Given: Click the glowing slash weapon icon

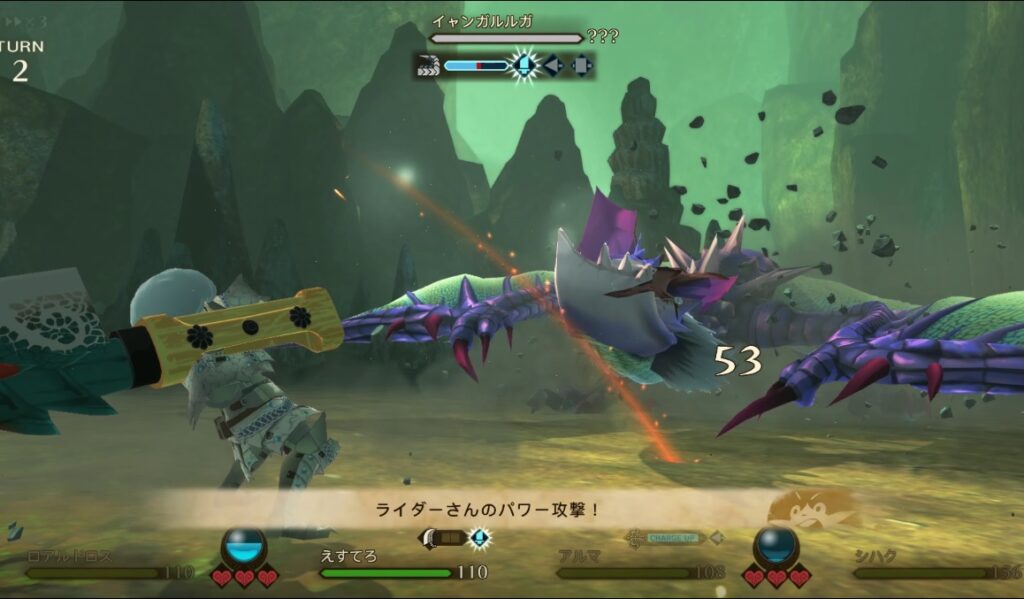Looking at the screenshot, I should tap(523, 66).
